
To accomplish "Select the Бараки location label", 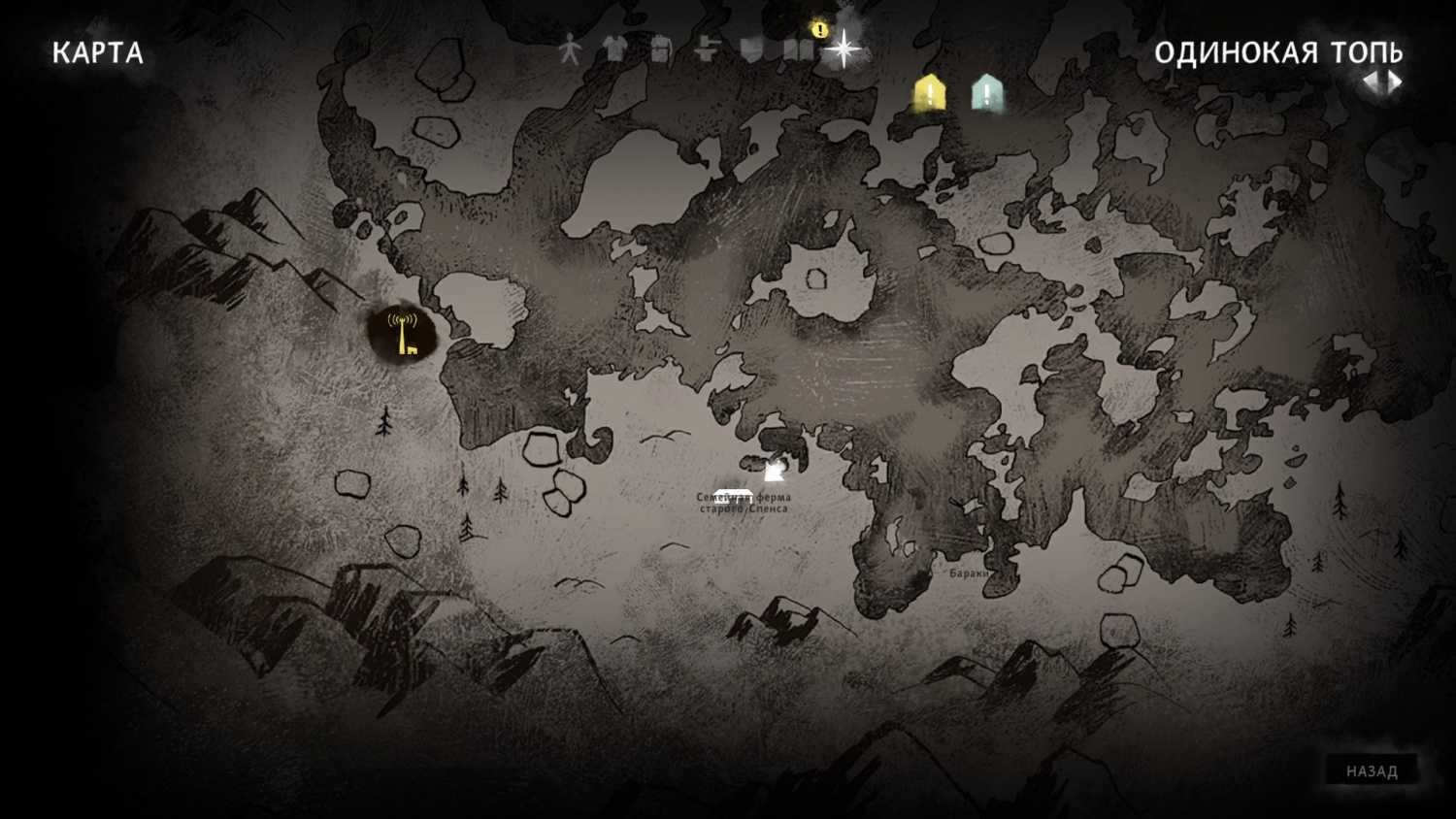I will point(969,573).
